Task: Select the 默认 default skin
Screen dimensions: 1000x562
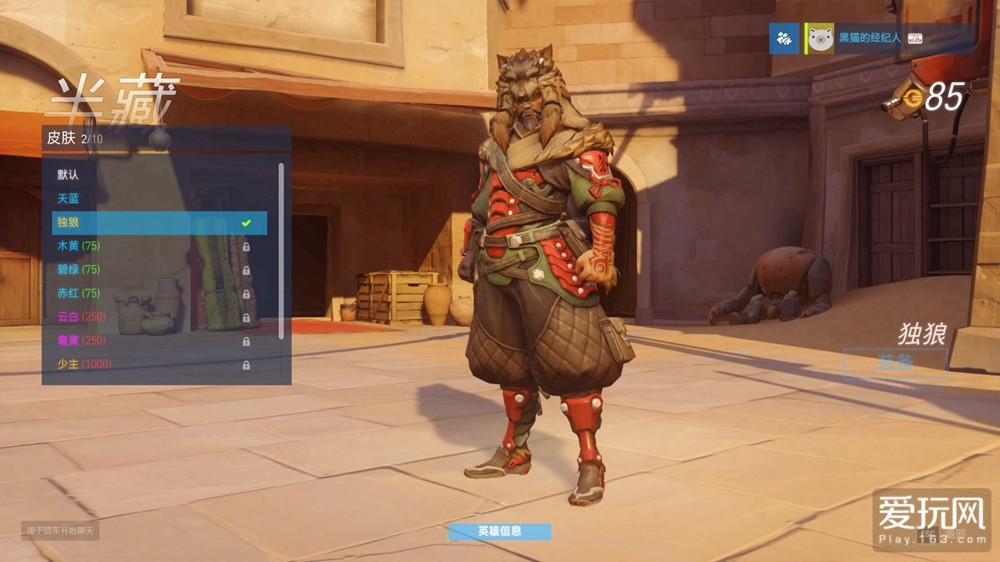Action: click(150, 175)
